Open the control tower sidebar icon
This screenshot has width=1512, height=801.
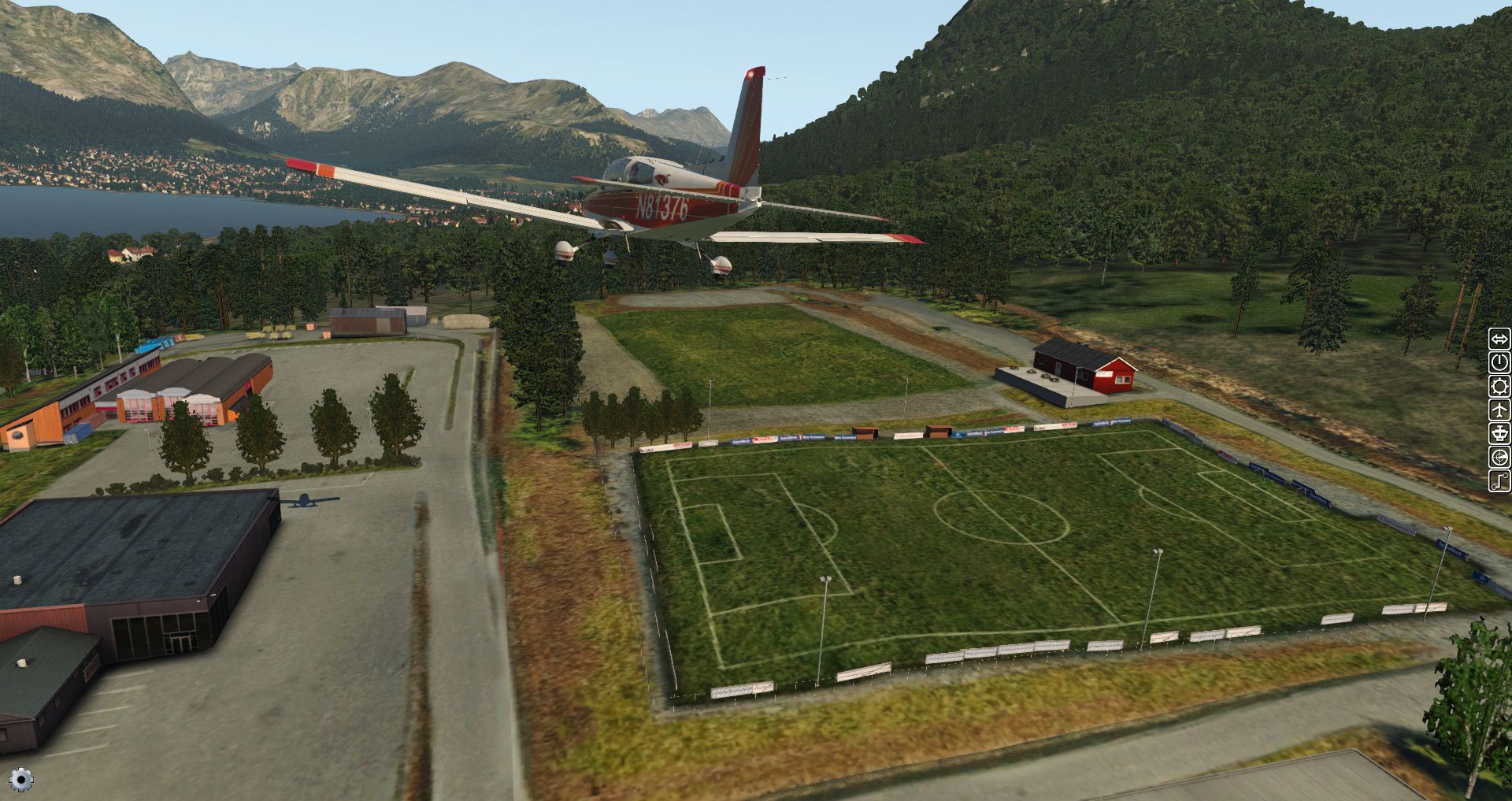click(x=1499, y=433)
